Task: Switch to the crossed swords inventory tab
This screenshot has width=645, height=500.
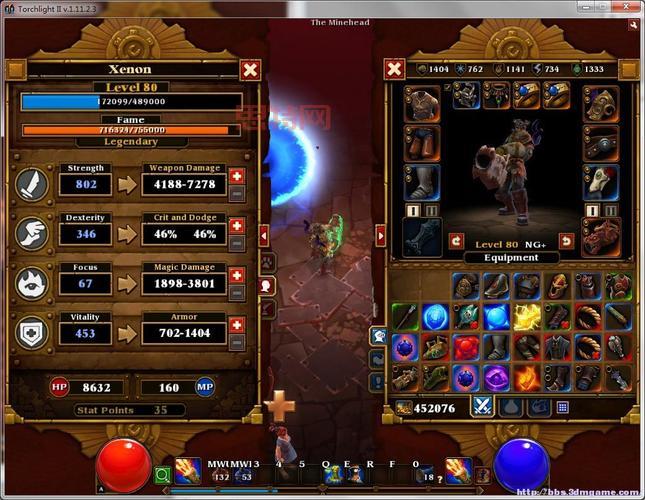Action: pos(483,407)
